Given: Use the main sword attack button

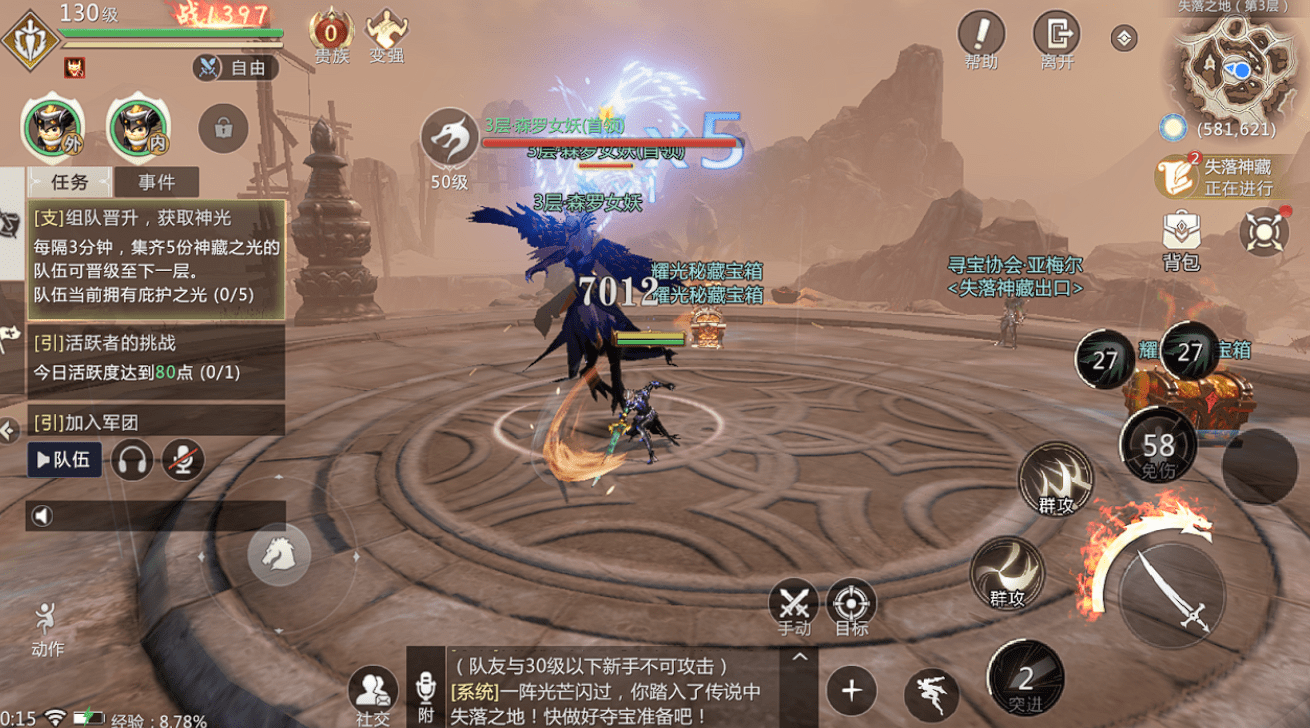Looking at the screenshot, I should coord(1170,587).
